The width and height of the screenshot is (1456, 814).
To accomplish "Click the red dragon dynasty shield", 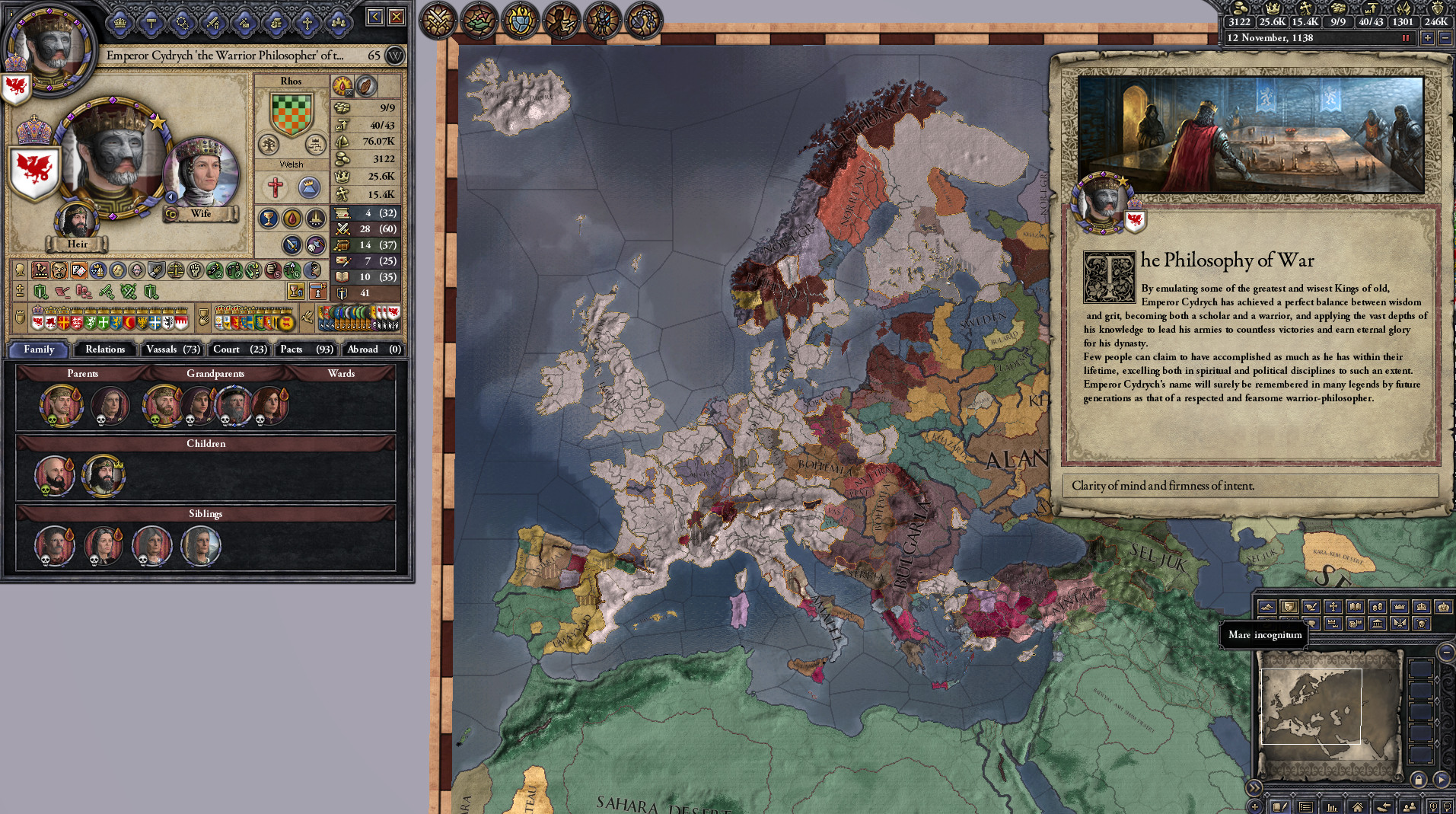I will point(34,170).
